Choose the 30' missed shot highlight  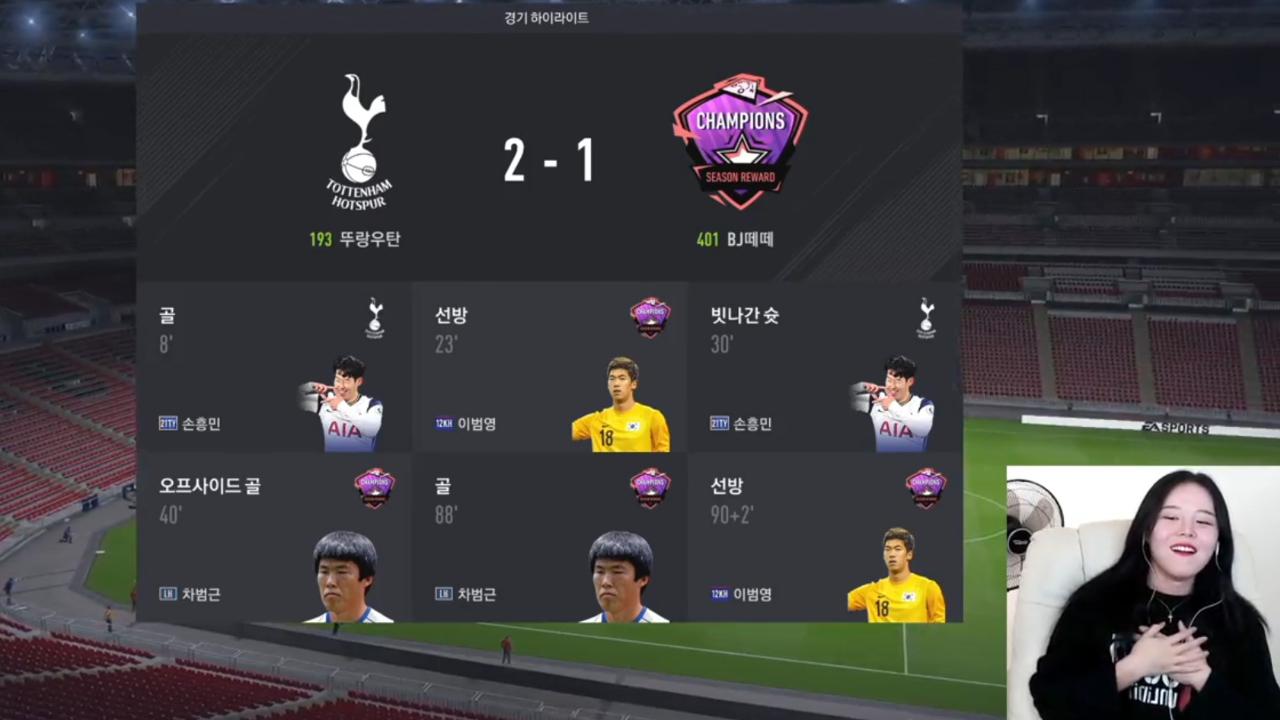click(825, 367)
